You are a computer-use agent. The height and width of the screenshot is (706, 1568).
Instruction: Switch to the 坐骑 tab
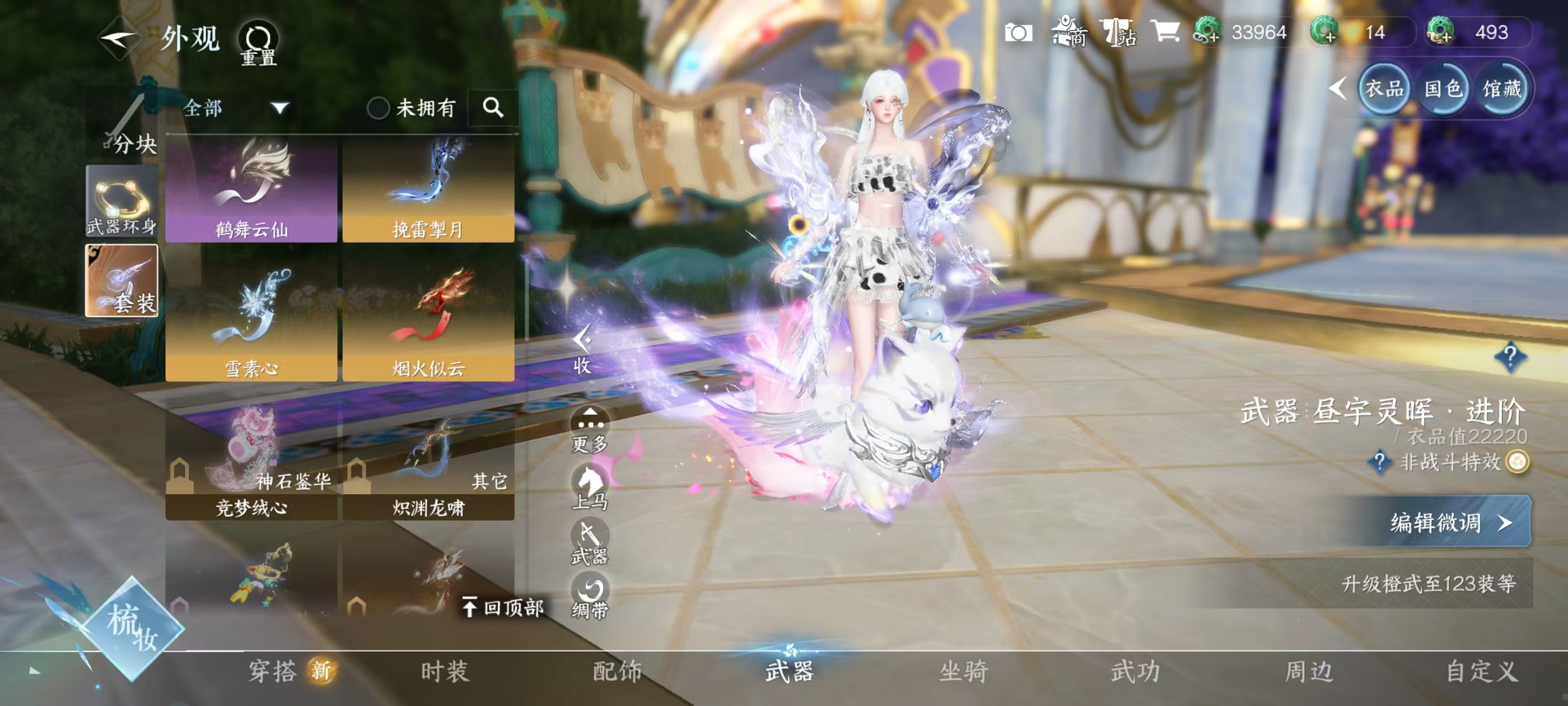(x=964, y=671)
